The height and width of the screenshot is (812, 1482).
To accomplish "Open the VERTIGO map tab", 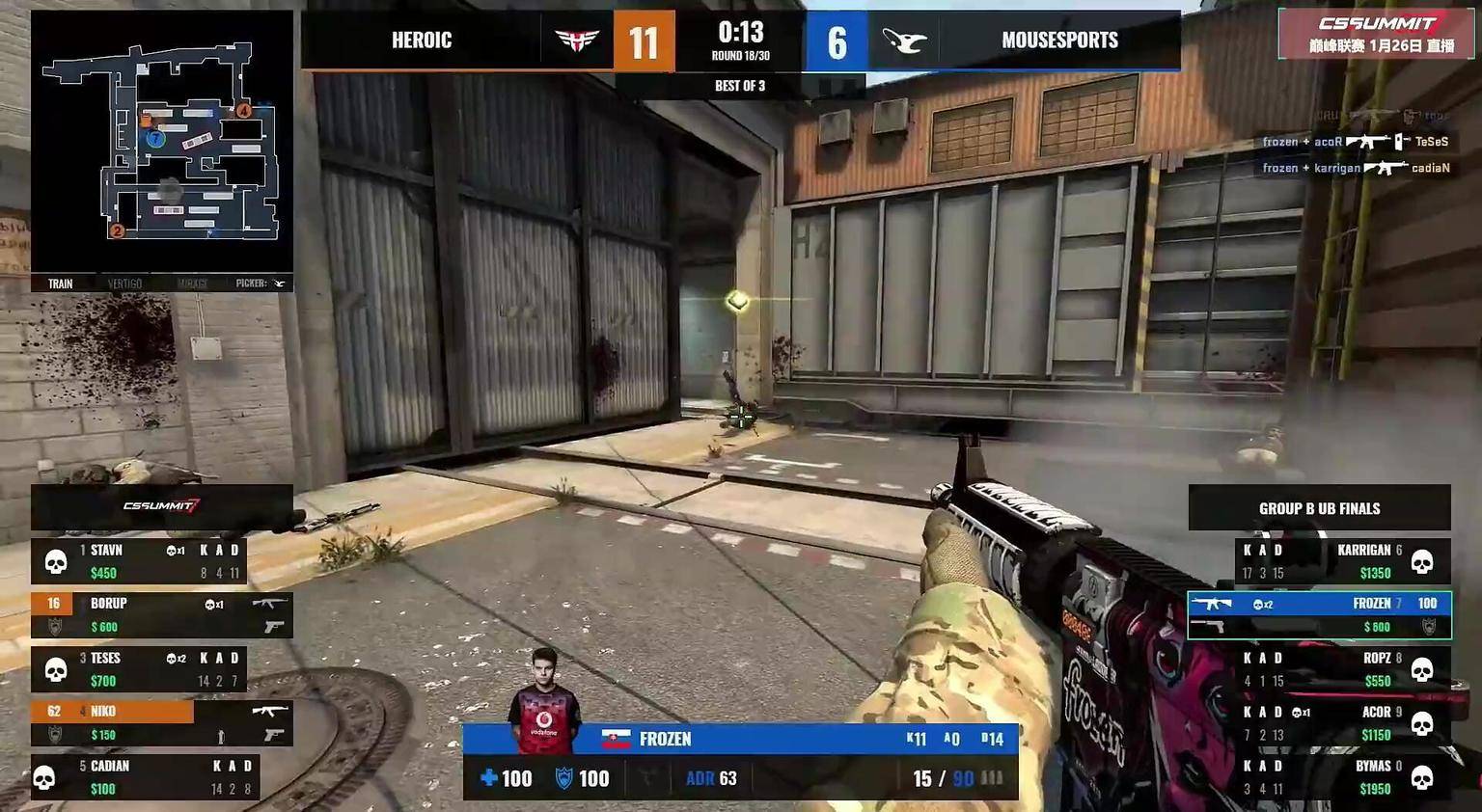I will tap(124, 283).
